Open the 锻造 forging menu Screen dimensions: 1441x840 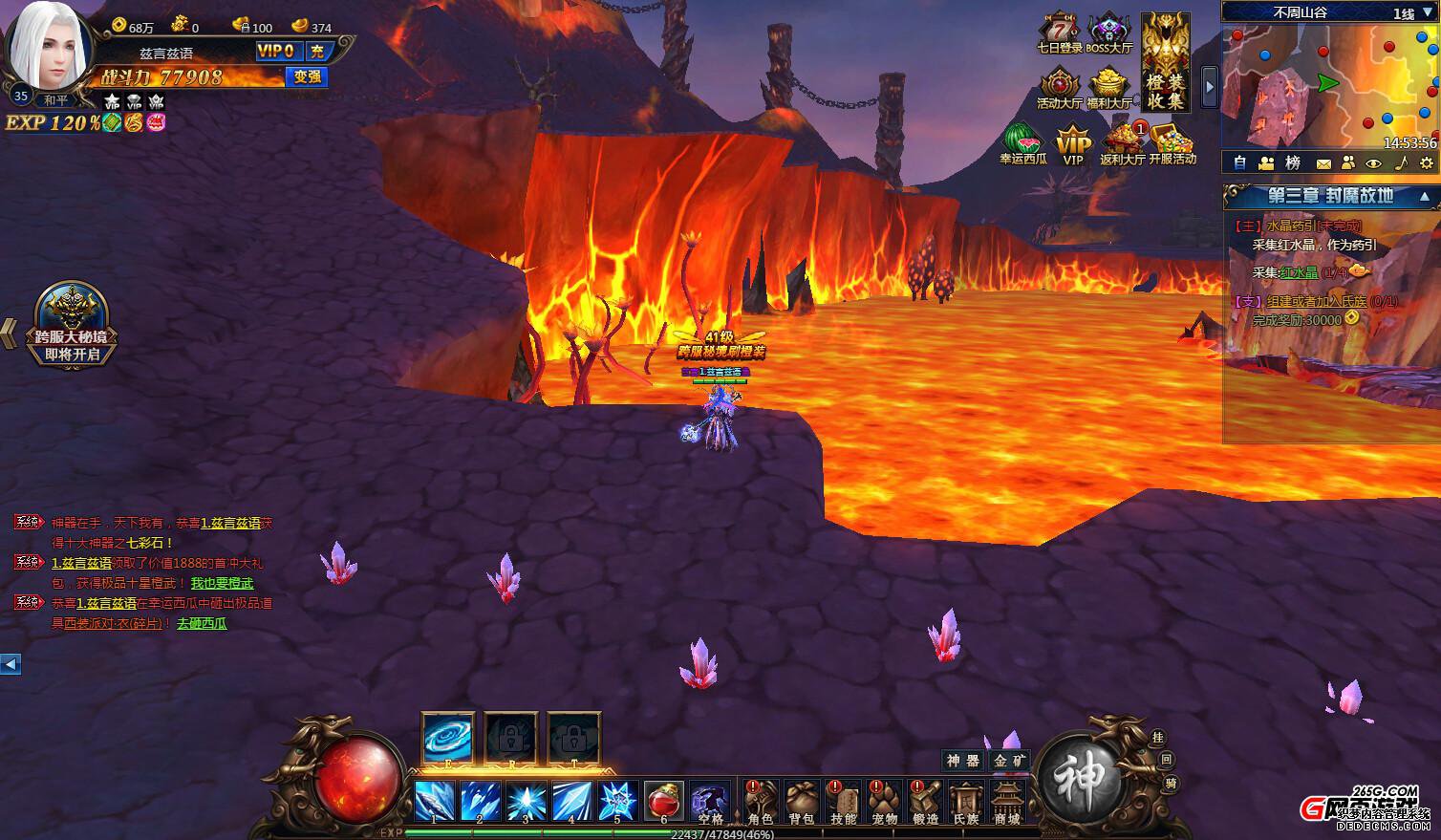926,802
